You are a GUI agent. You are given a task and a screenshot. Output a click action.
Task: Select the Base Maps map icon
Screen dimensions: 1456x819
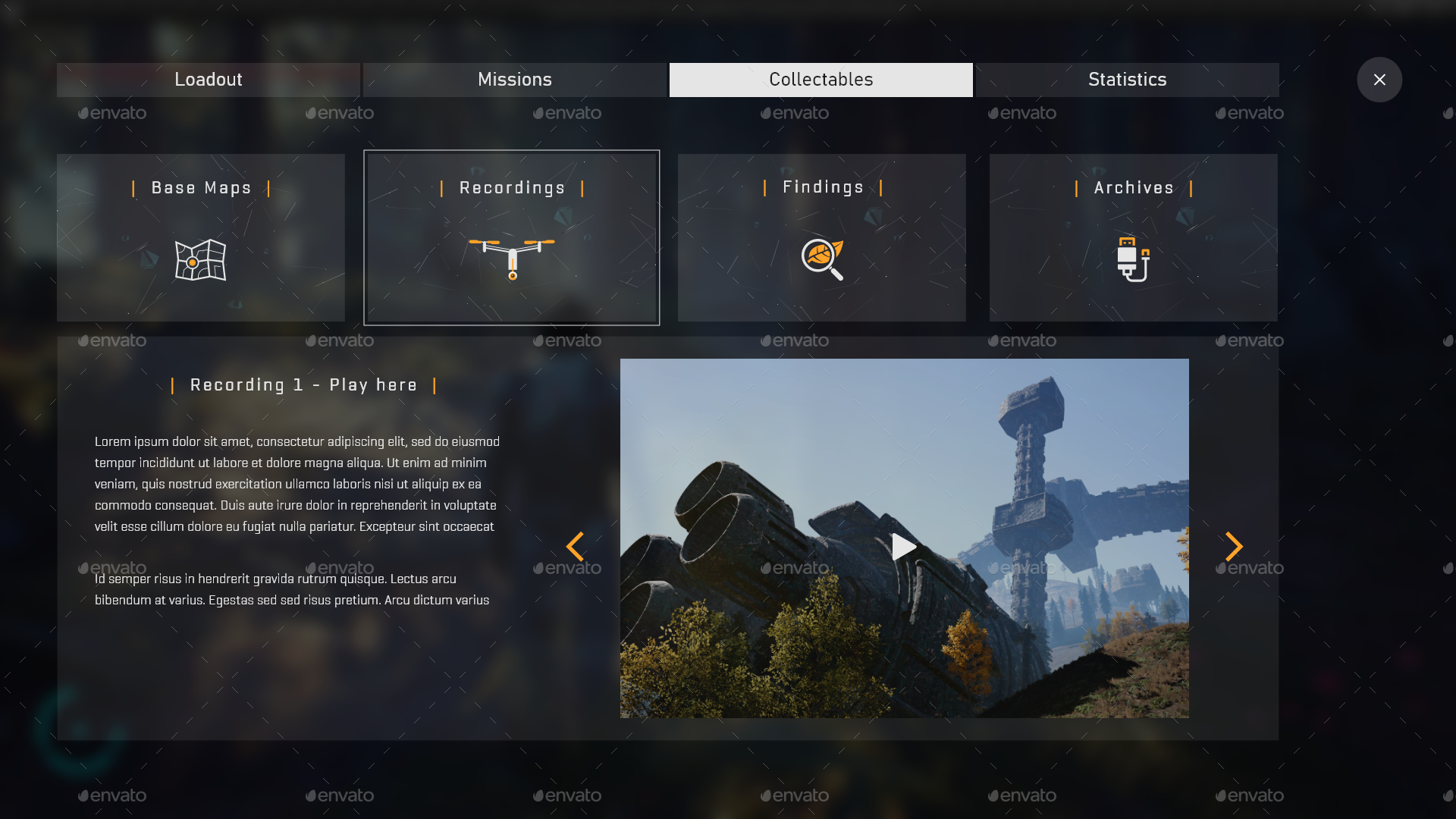[x=199, y=261]
